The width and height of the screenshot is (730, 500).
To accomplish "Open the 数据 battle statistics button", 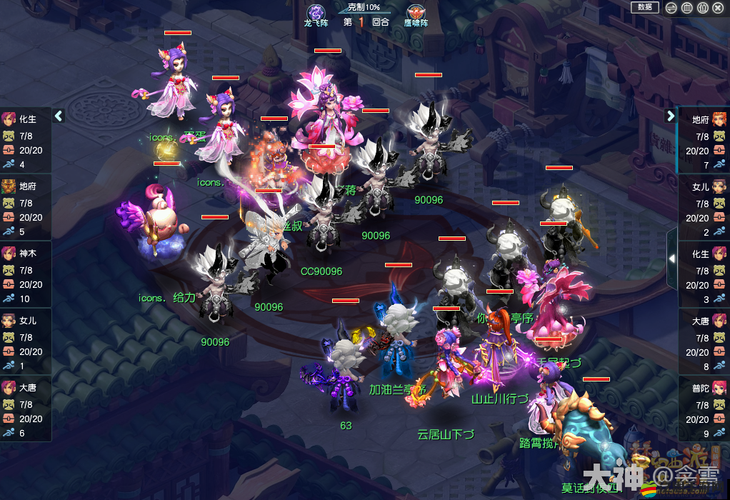I will click(645, 7).
